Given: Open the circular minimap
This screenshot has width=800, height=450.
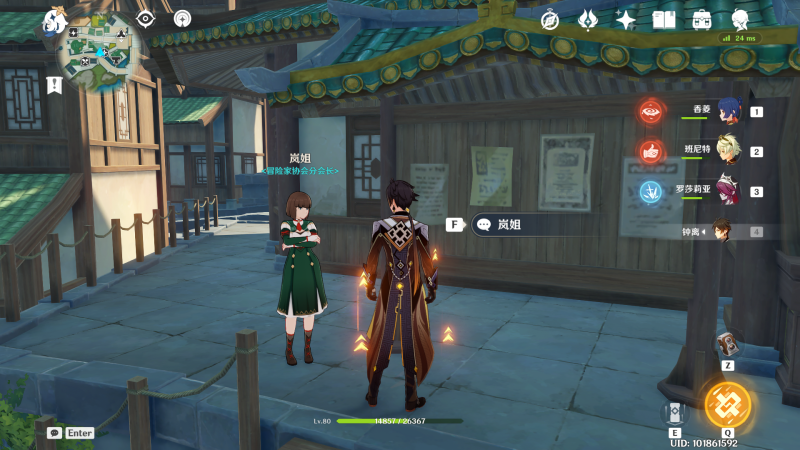Looking at the screenshot, I should pyautogui.click(x=99, y=54).
